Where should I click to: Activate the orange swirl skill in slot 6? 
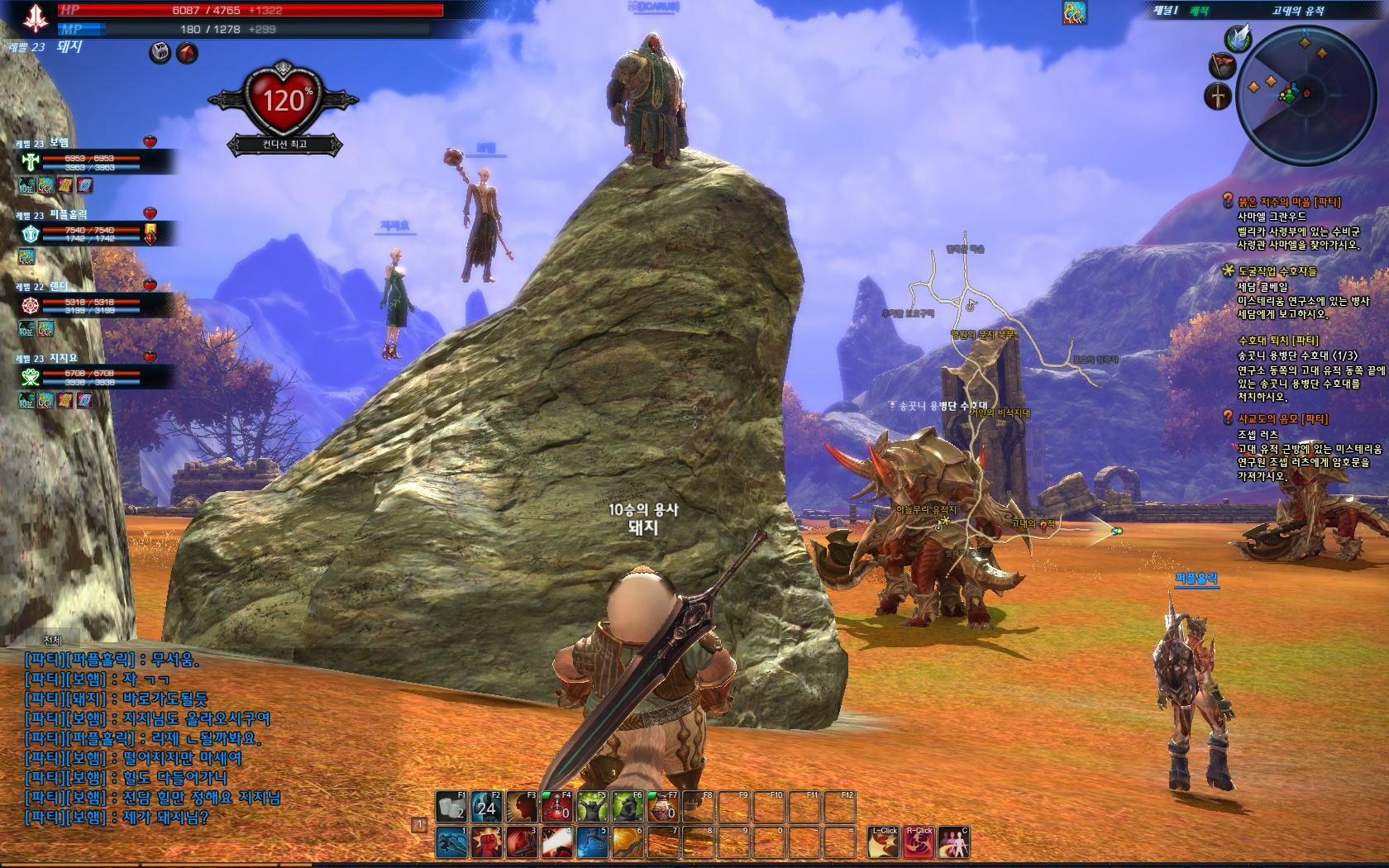tap(628, 842)
